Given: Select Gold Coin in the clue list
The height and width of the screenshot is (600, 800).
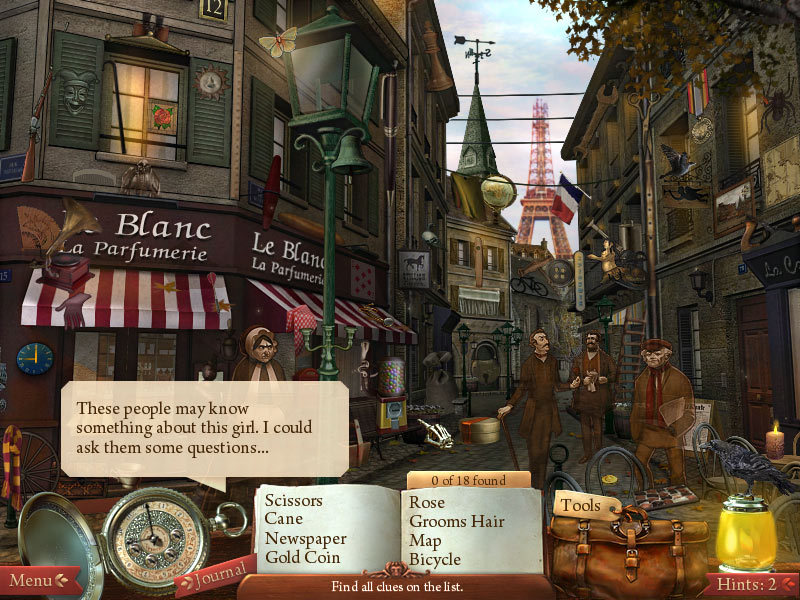Looking at the screenshot, I should pyautogui.click(x=302, y=557).
